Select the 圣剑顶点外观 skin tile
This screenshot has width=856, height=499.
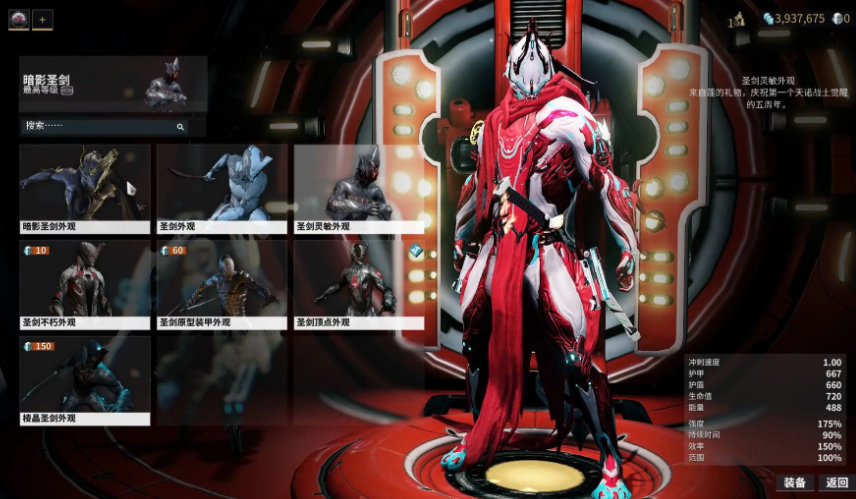click(x=357, y=284)
